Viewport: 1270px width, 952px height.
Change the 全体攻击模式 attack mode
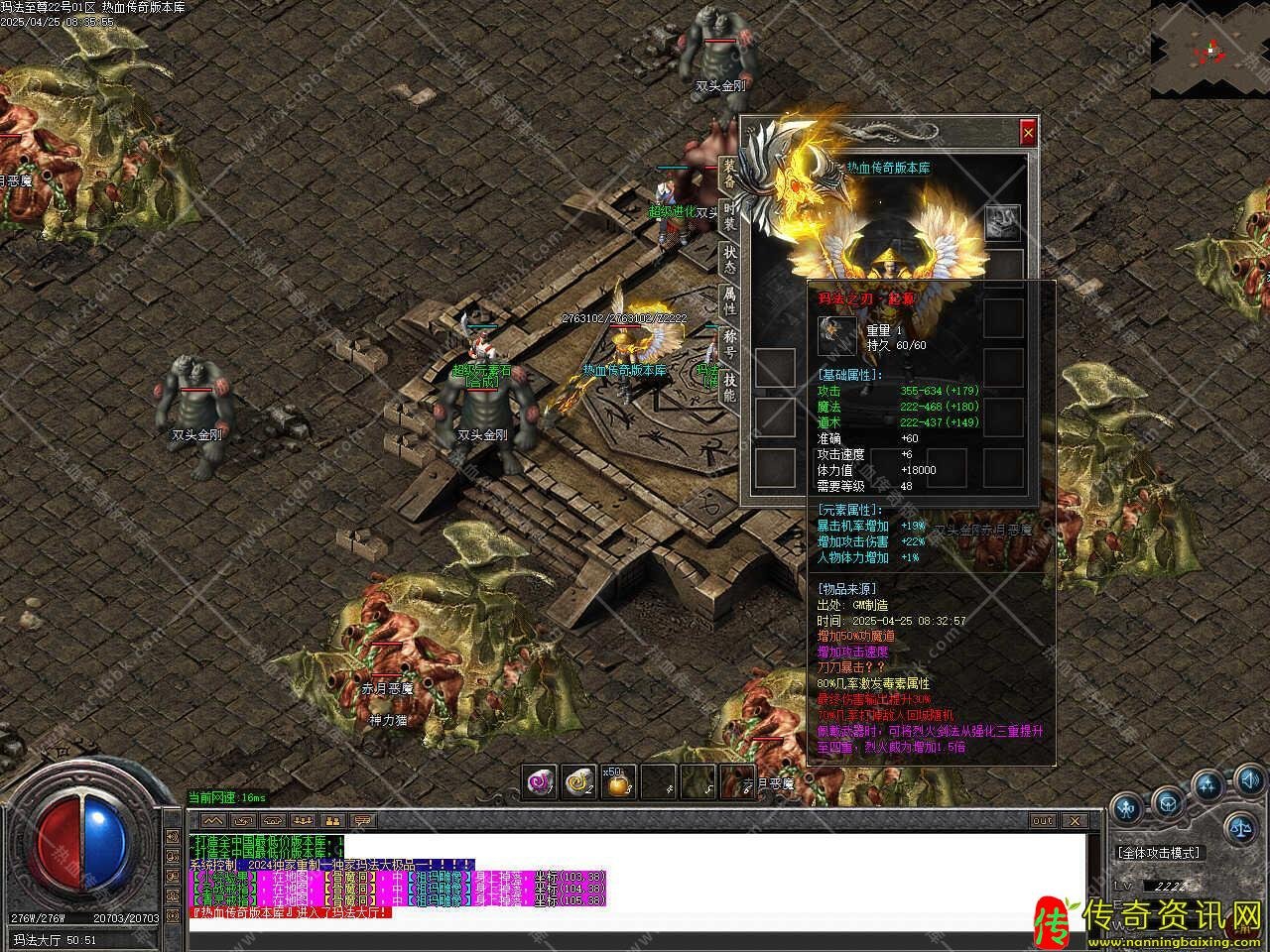pos(1158,852)
